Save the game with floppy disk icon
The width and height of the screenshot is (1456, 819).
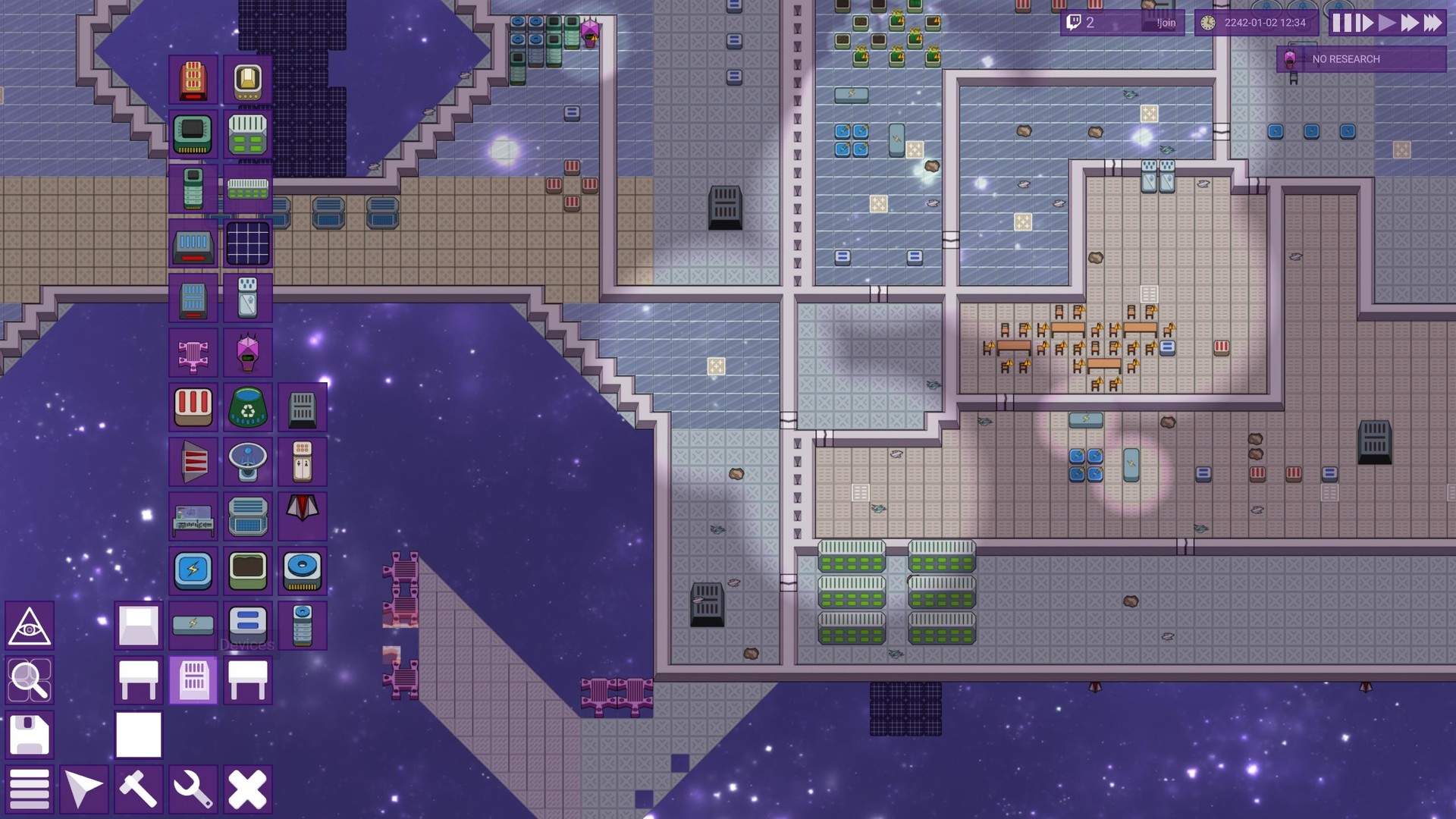point(30,735)
